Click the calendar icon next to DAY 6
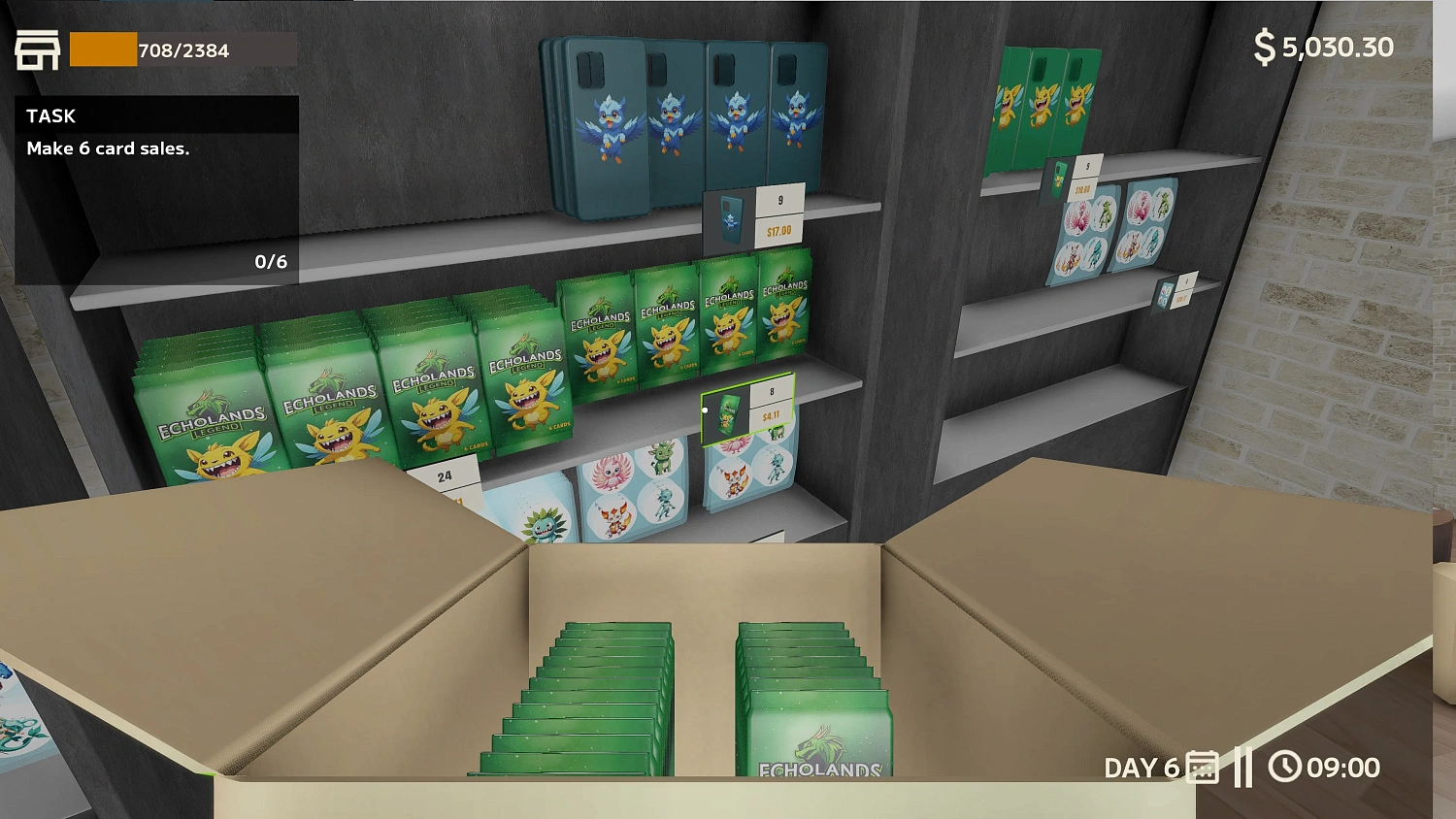 1202,767
